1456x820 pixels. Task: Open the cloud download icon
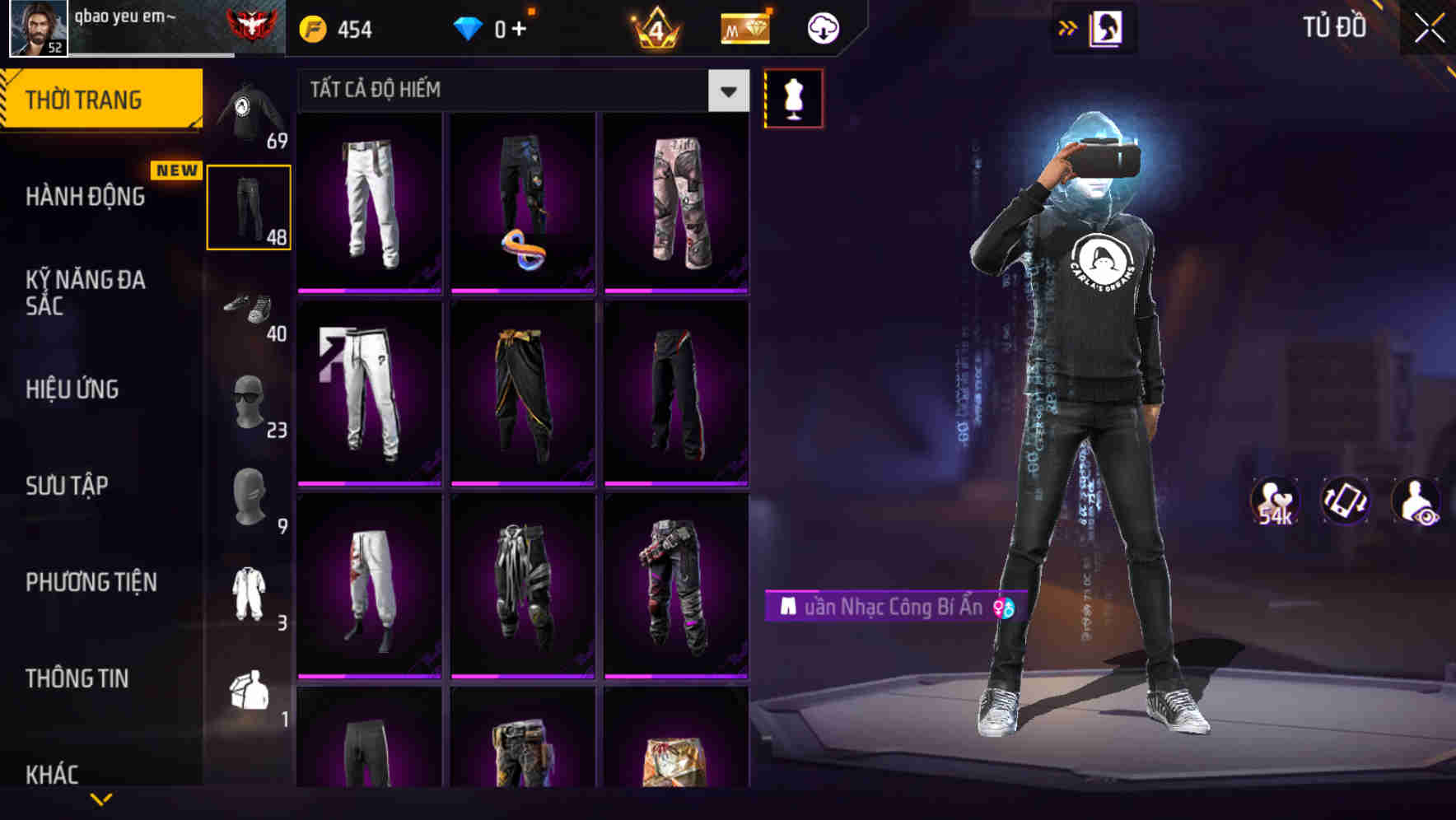coord(823,27)
